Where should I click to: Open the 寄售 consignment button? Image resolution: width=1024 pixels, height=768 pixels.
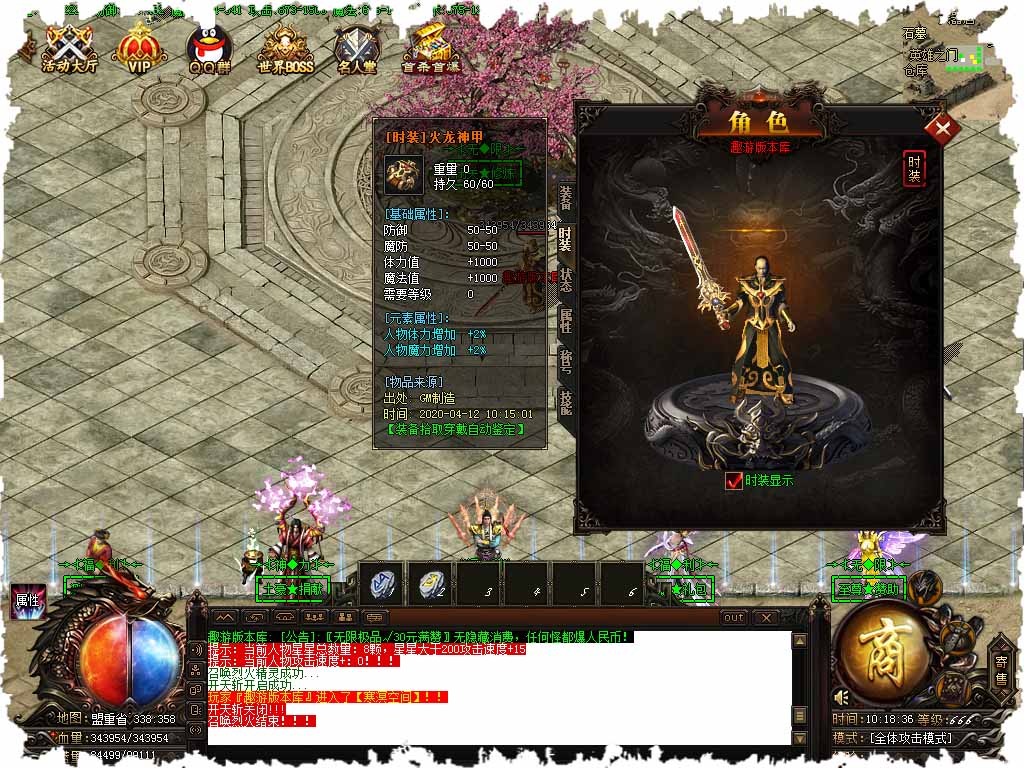click(x=1002, y=667)
